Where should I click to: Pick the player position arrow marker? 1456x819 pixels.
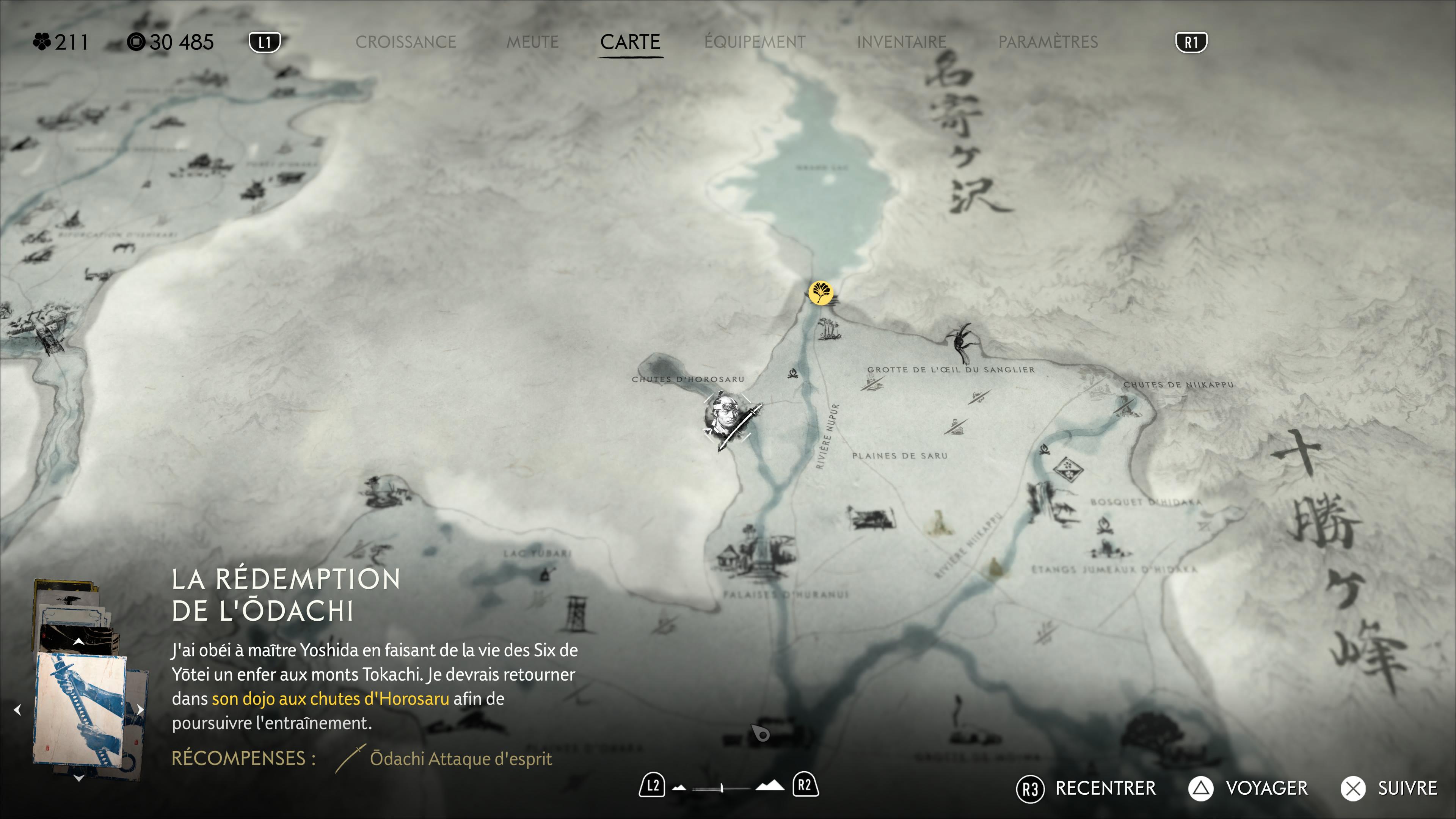pyautogui.click(x=761, y=734)
